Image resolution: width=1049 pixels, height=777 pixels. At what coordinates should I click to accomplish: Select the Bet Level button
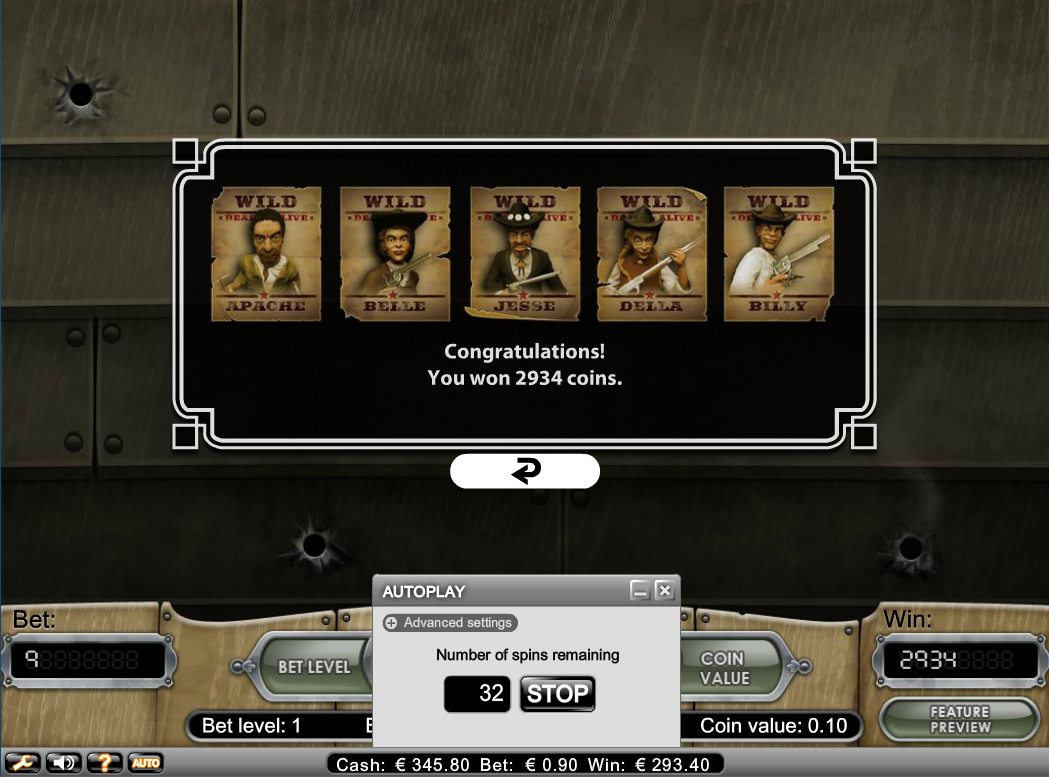coord(314,667)
